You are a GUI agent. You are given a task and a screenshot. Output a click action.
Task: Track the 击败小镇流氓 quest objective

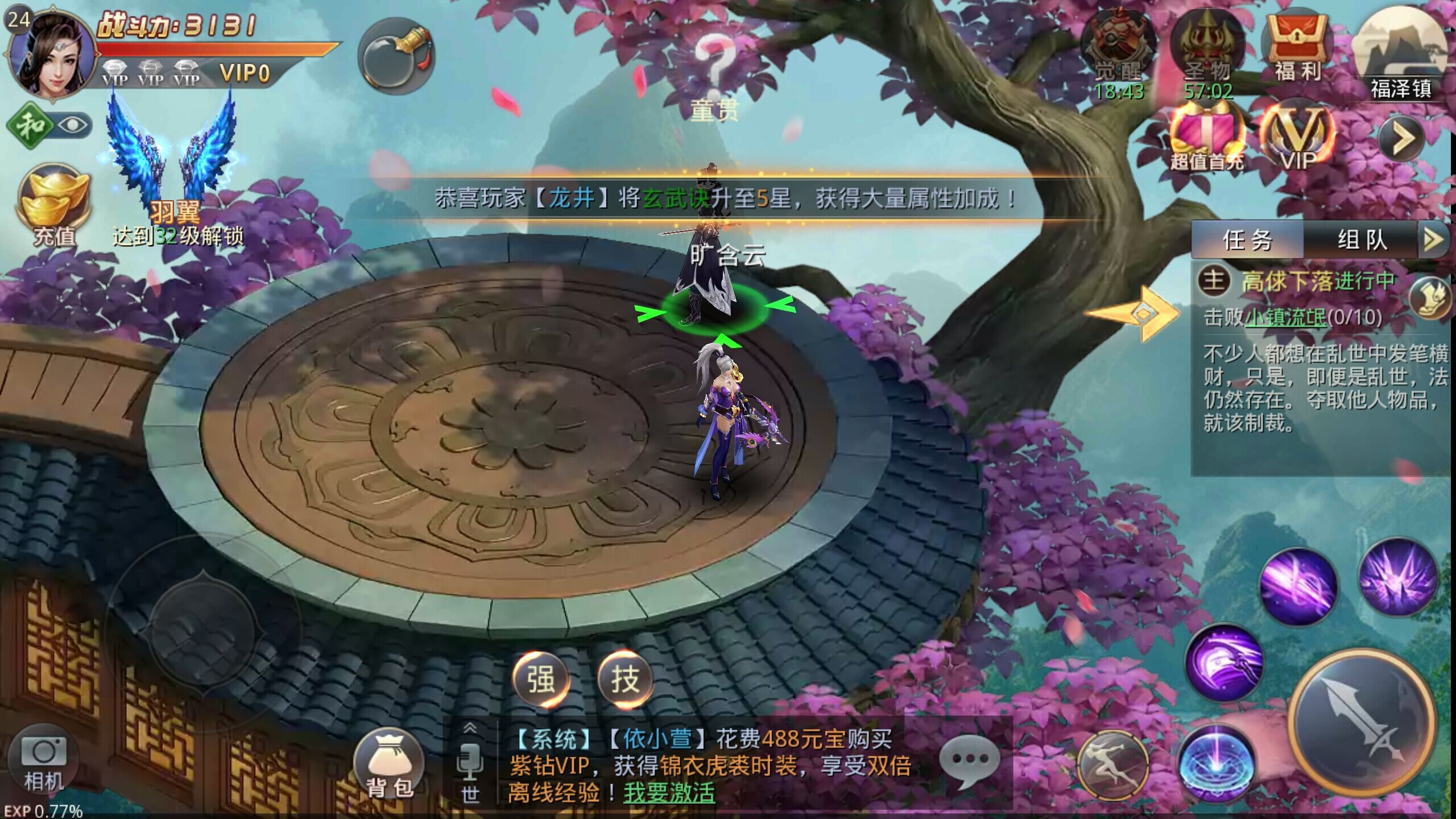point(1292,317)
